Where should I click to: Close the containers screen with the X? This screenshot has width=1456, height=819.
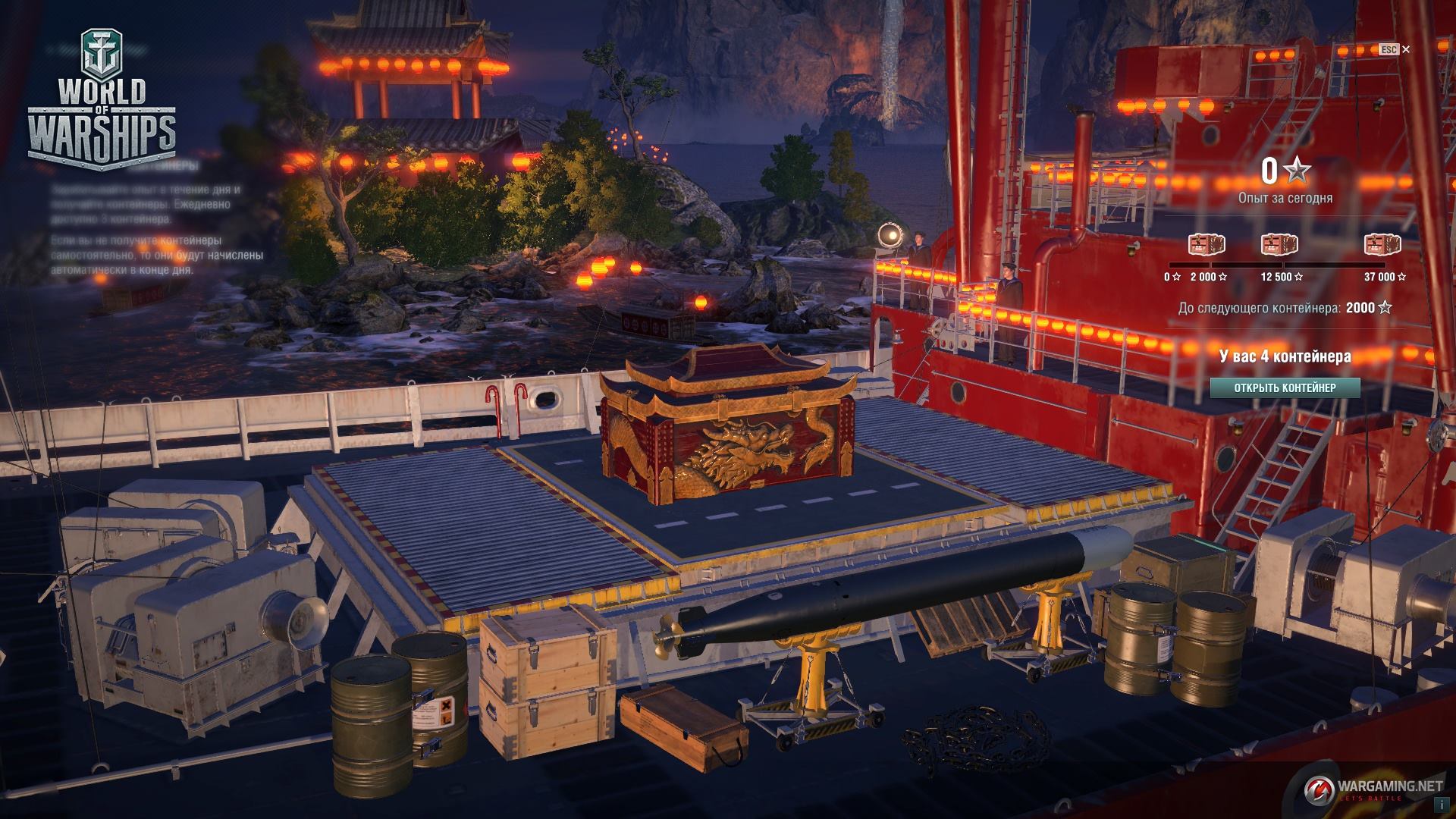pyautogui.click(x=1406, y=49)
